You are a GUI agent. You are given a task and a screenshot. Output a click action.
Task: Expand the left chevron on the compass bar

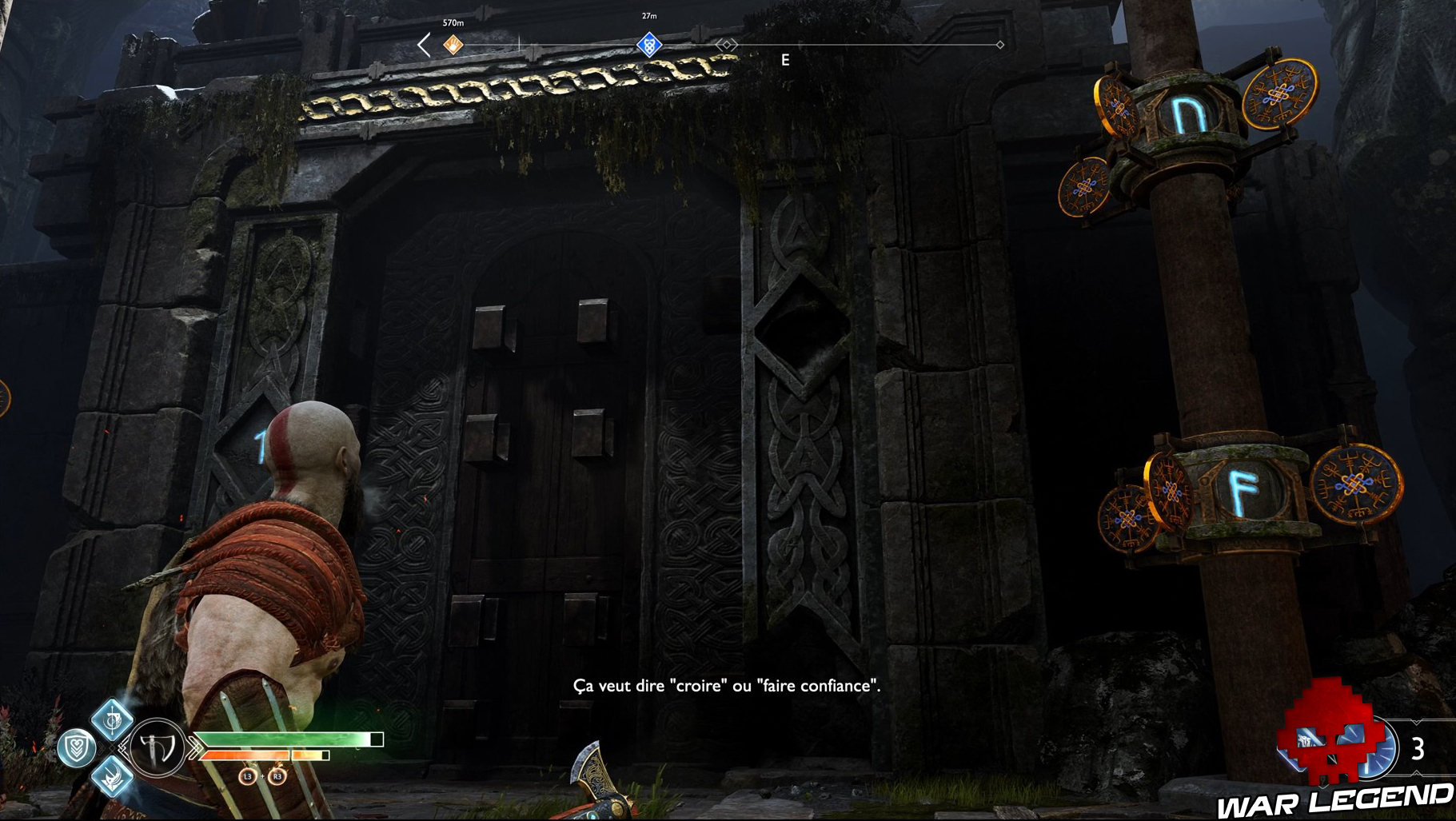[421, 46]
